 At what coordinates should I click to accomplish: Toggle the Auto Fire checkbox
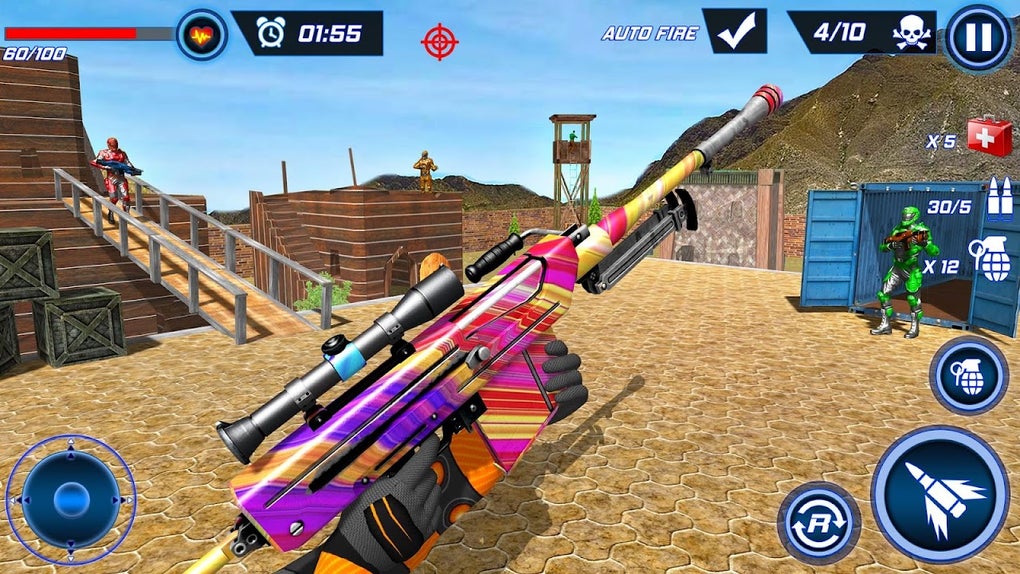pos(734,32)
